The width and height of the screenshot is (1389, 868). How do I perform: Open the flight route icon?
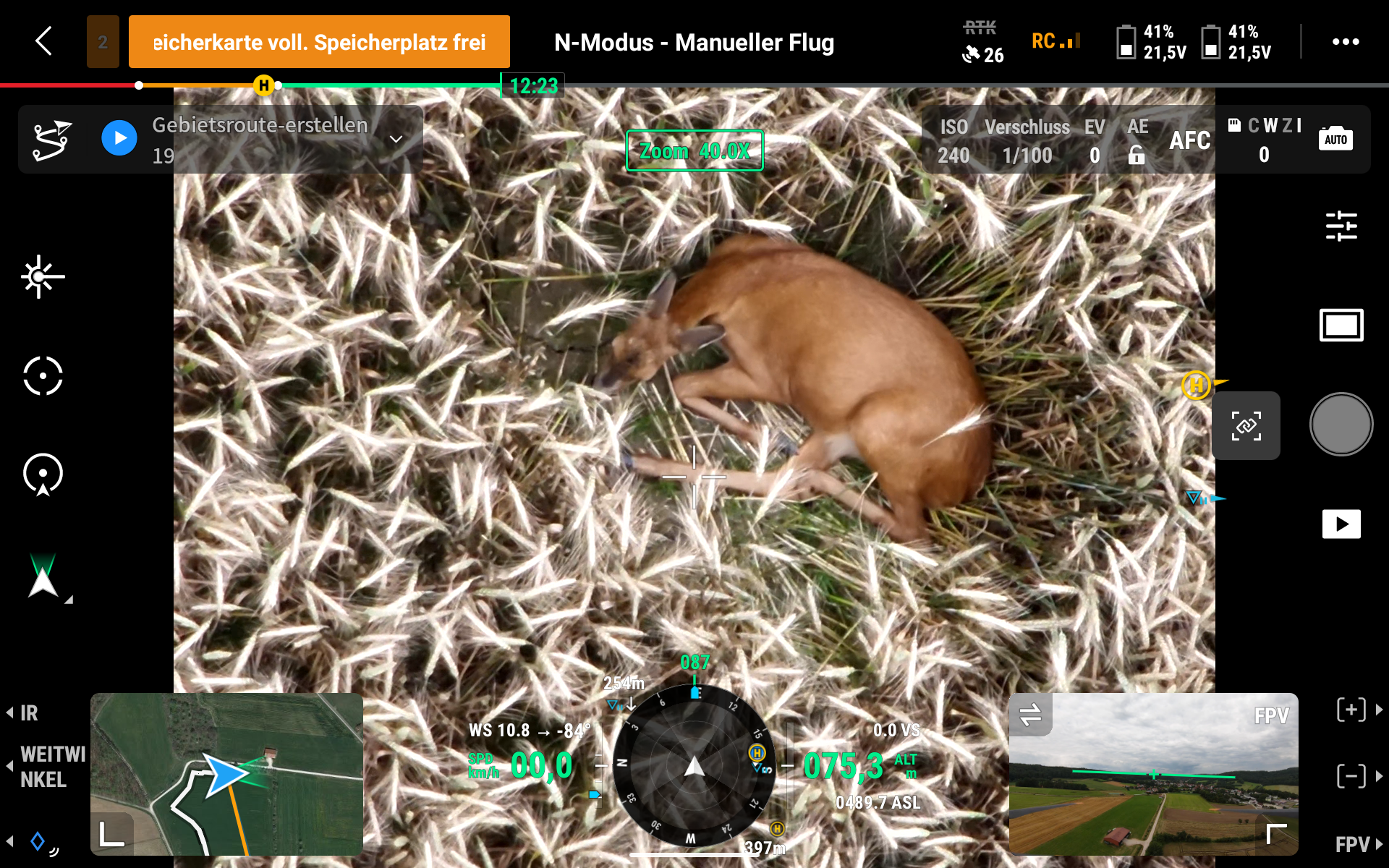(52, 139)
